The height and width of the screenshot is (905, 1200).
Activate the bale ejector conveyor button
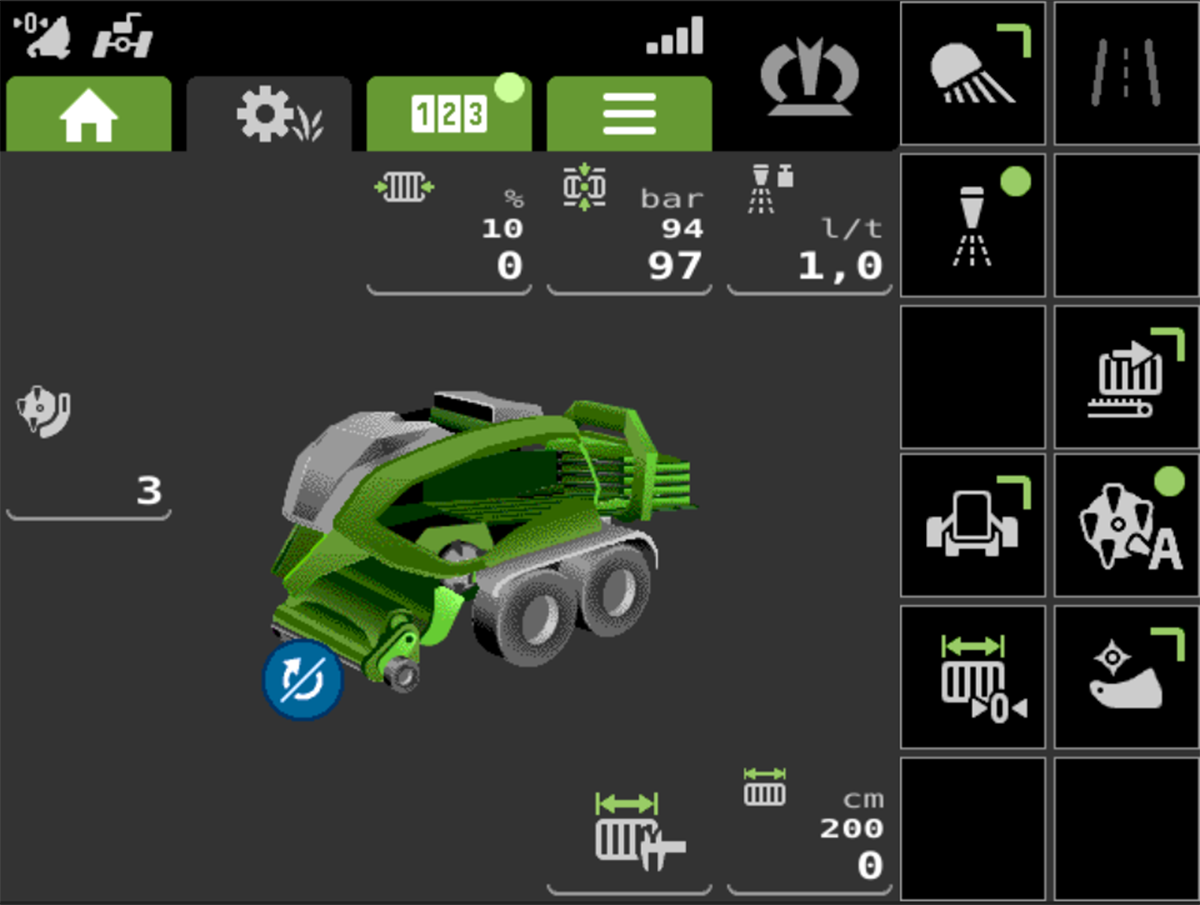tap(1126, 377)
